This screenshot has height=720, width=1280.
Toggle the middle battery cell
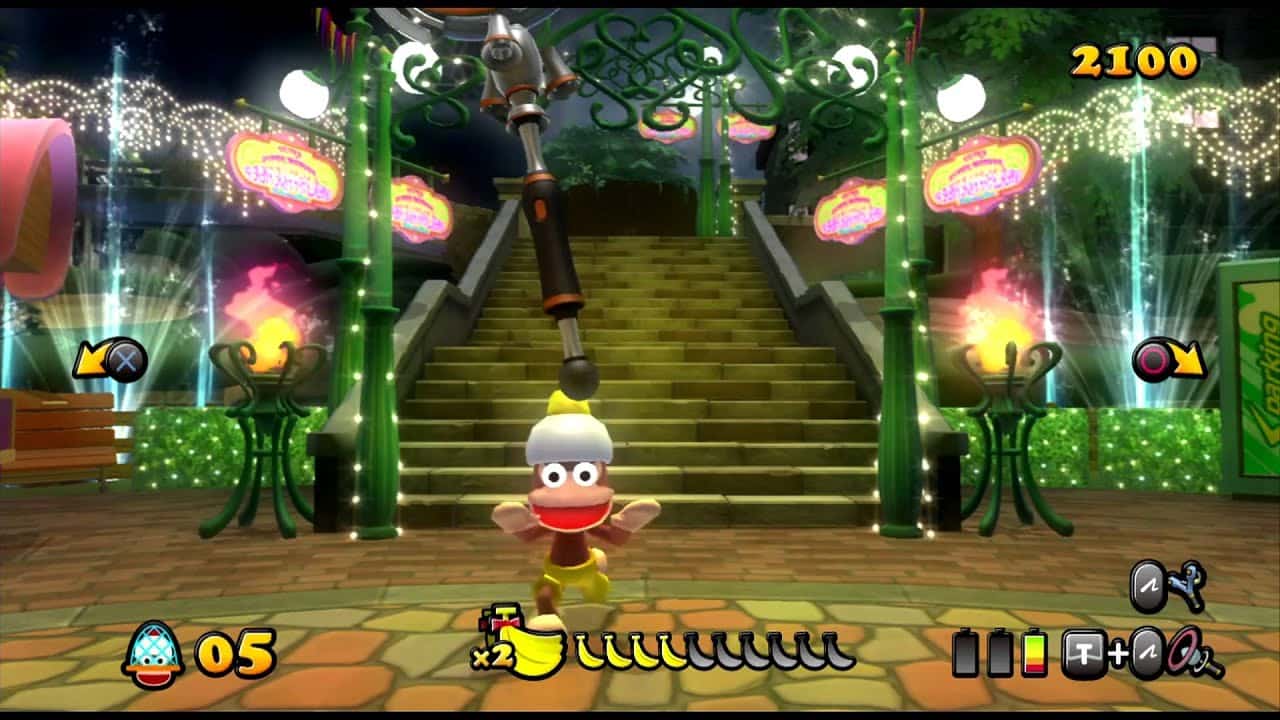click(1000, 654)
